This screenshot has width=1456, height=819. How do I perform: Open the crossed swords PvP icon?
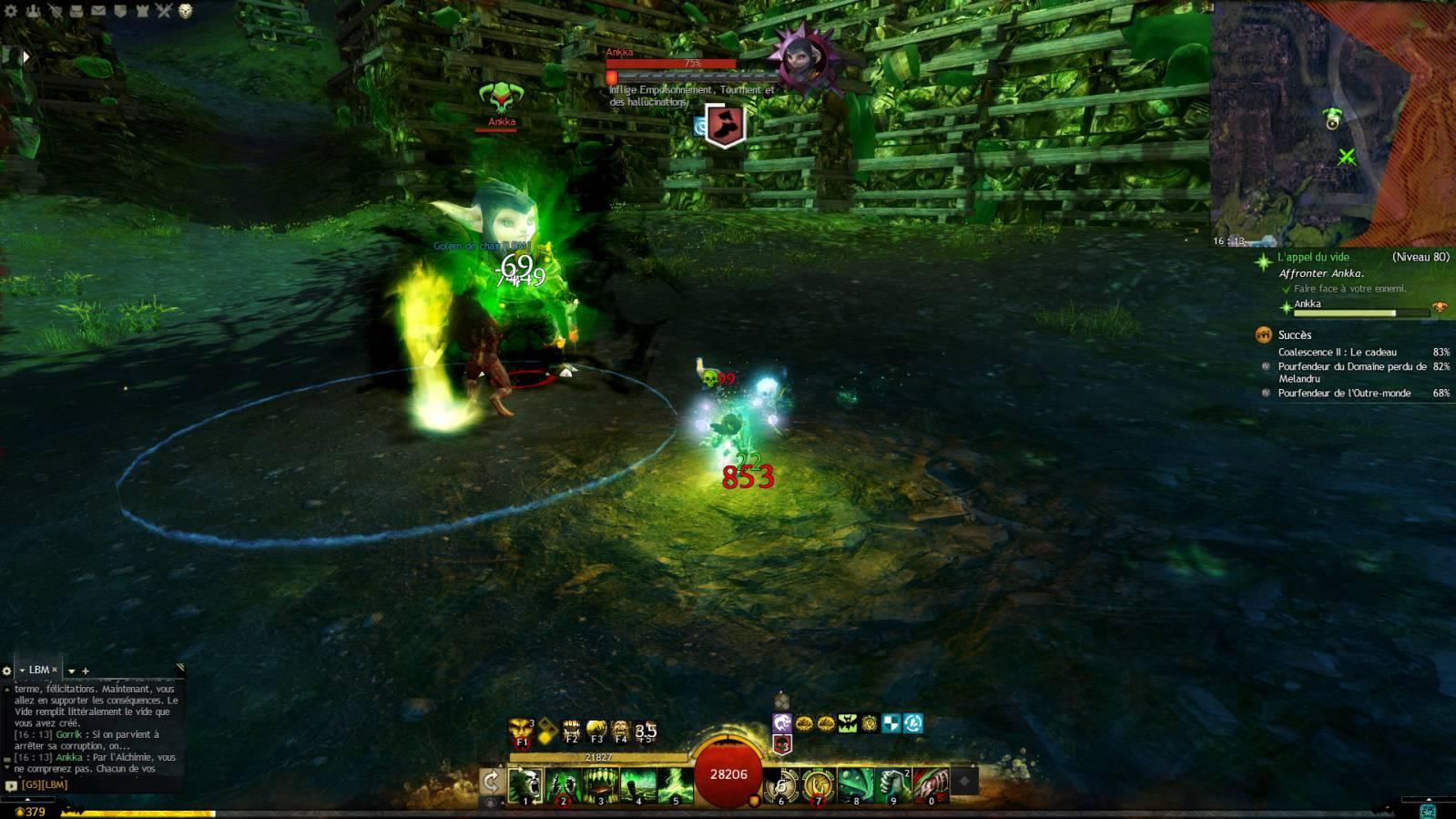point(164,11)
